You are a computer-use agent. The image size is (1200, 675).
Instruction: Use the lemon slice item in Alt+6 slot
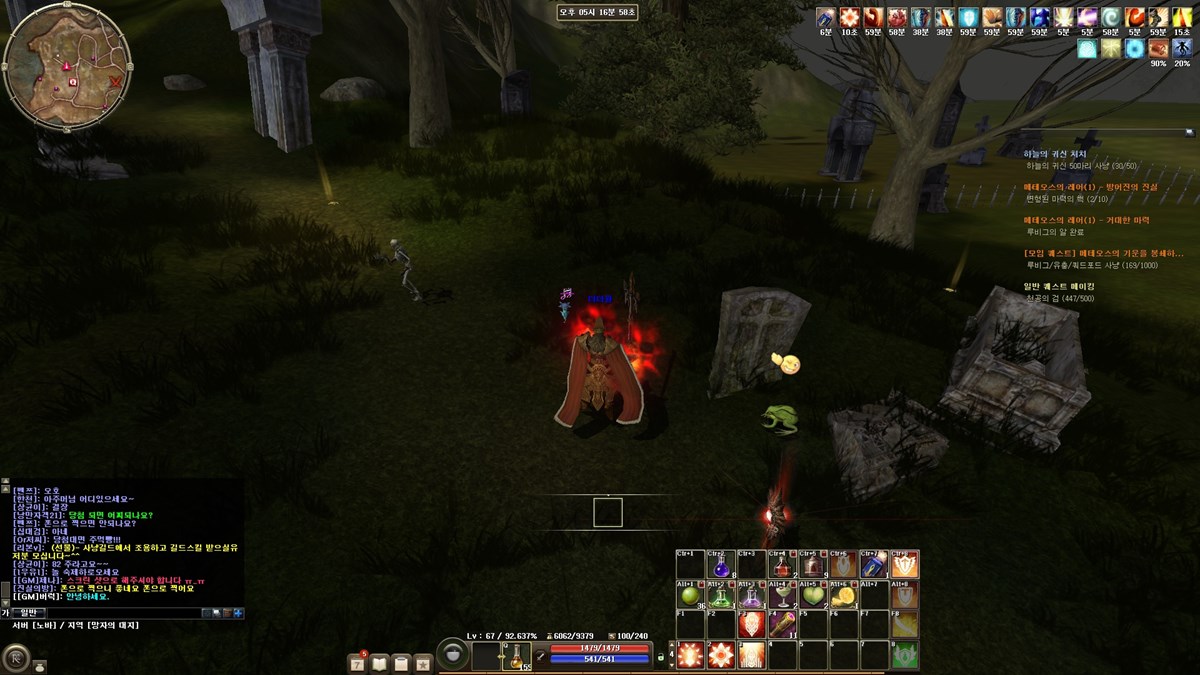[844, 596]
